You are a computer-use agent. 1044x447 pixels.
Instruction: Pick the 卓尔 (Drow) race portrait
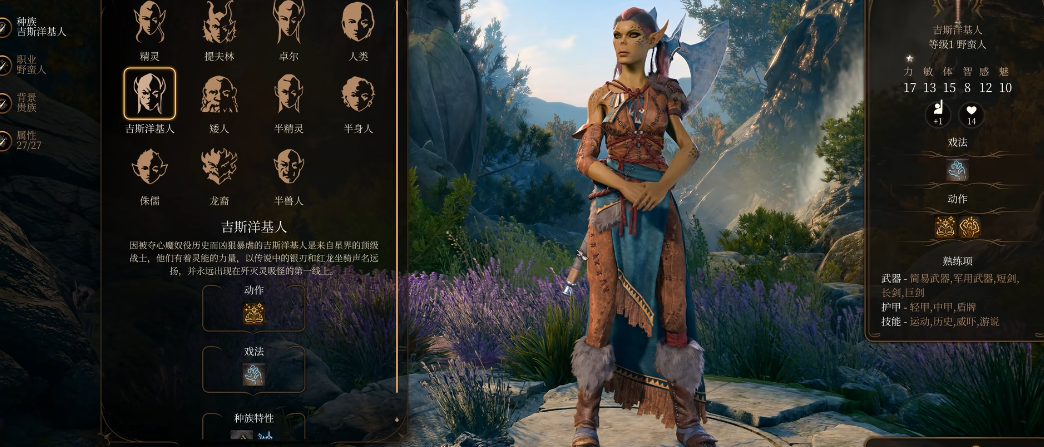click(x=288, y=22)
